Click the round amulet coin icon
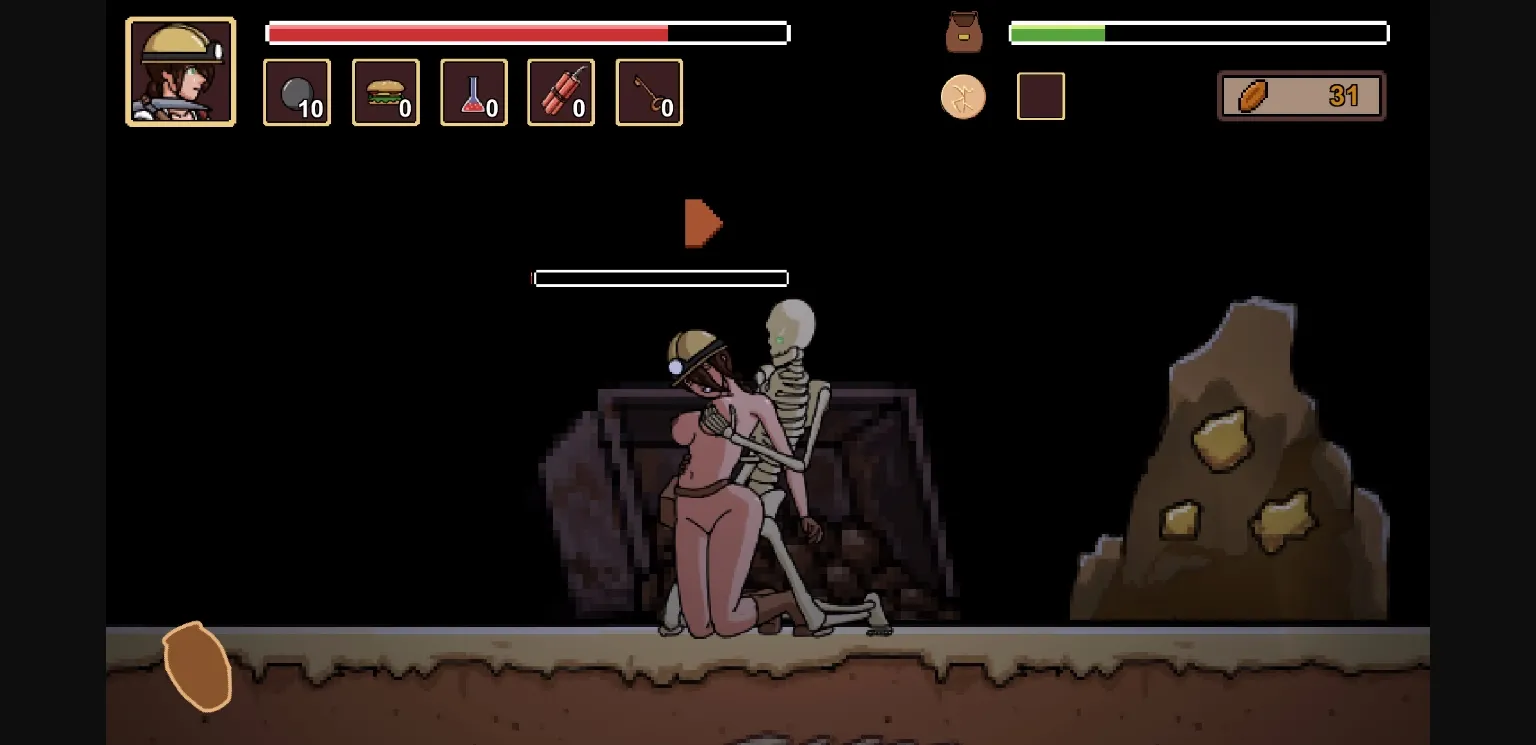The image size is (1536, 745). coord(963,96)
